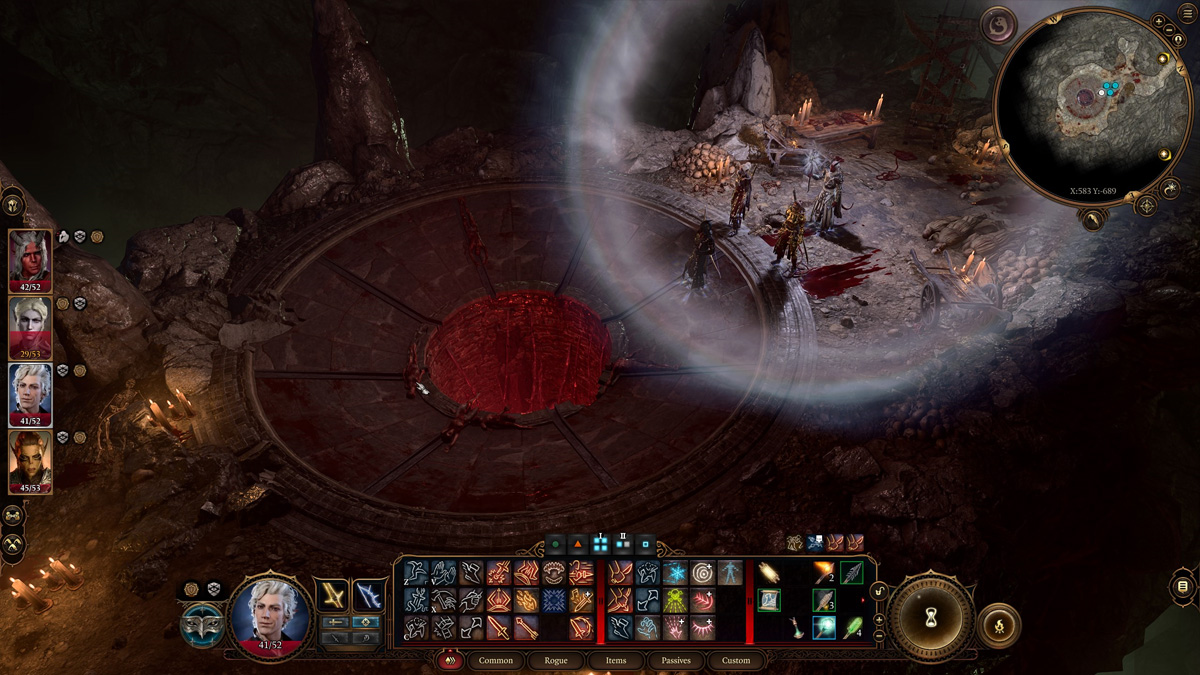
Task: Switch to the Custom hotbar tab
Action: point(736,660)
